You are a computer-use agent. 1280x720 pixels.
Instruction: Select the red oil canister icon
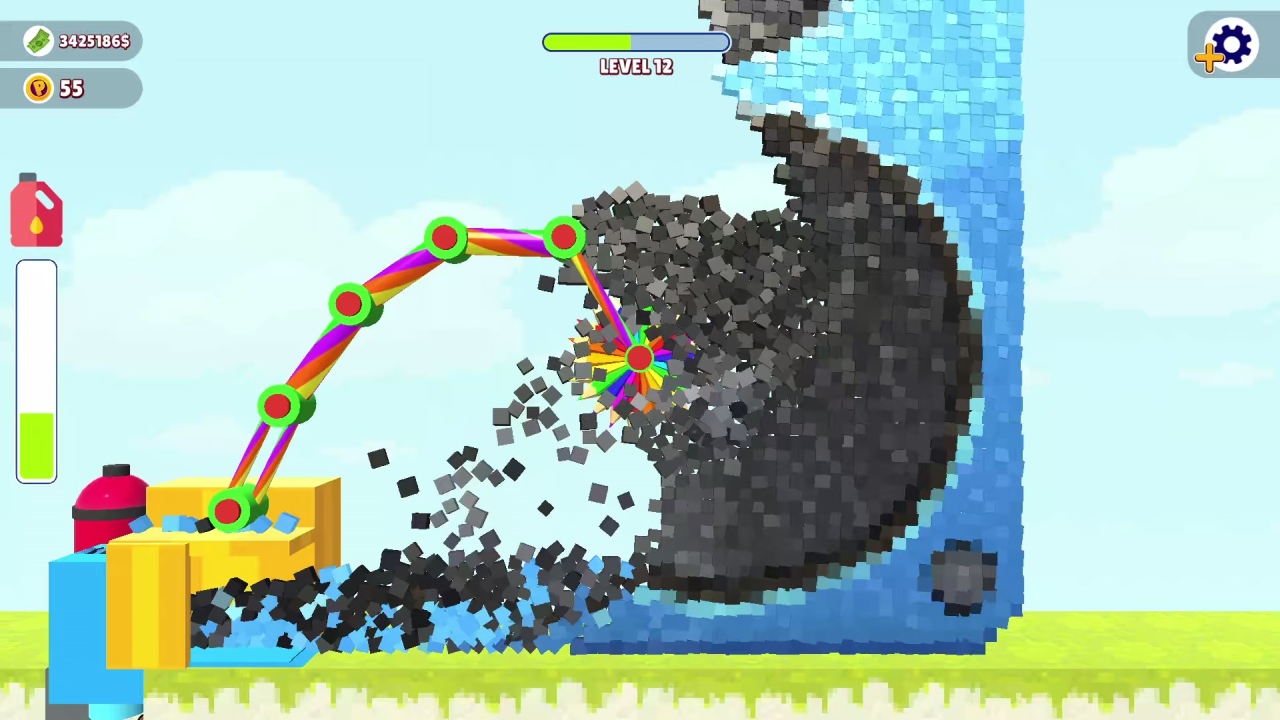tap(36, 210)
